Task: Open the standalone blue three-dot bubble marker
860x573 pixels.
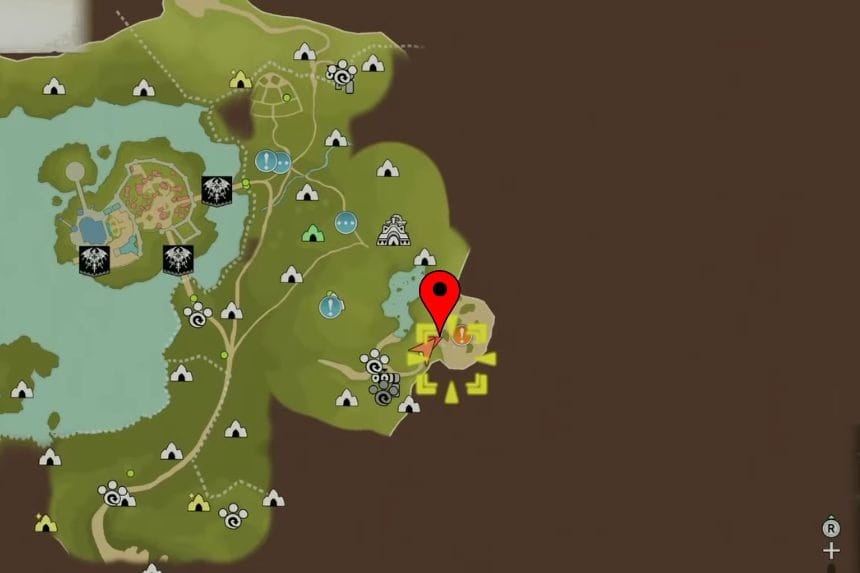Action: (346, 223)
